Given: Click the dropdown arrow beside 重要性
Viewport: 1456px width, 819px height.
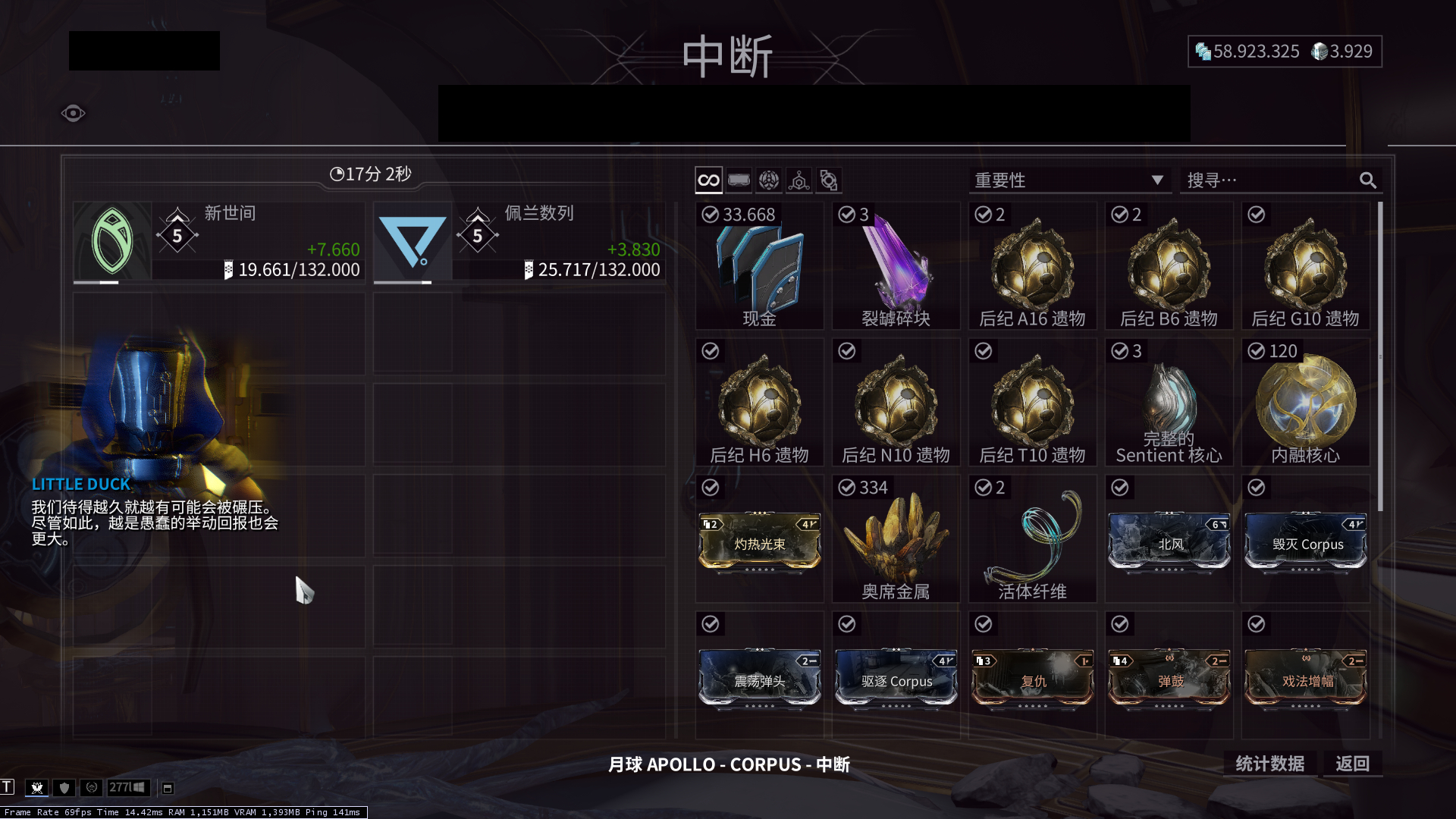Looking at the screenshot, I should click(1157, 180).
